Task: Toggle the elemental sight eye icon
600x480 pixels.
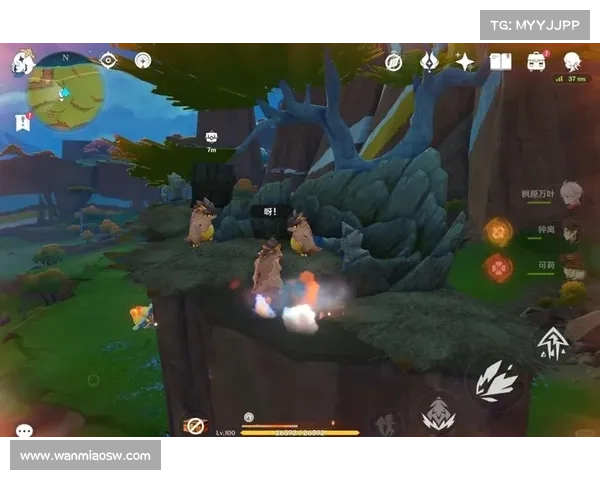Action: click(x=108, y=60)
